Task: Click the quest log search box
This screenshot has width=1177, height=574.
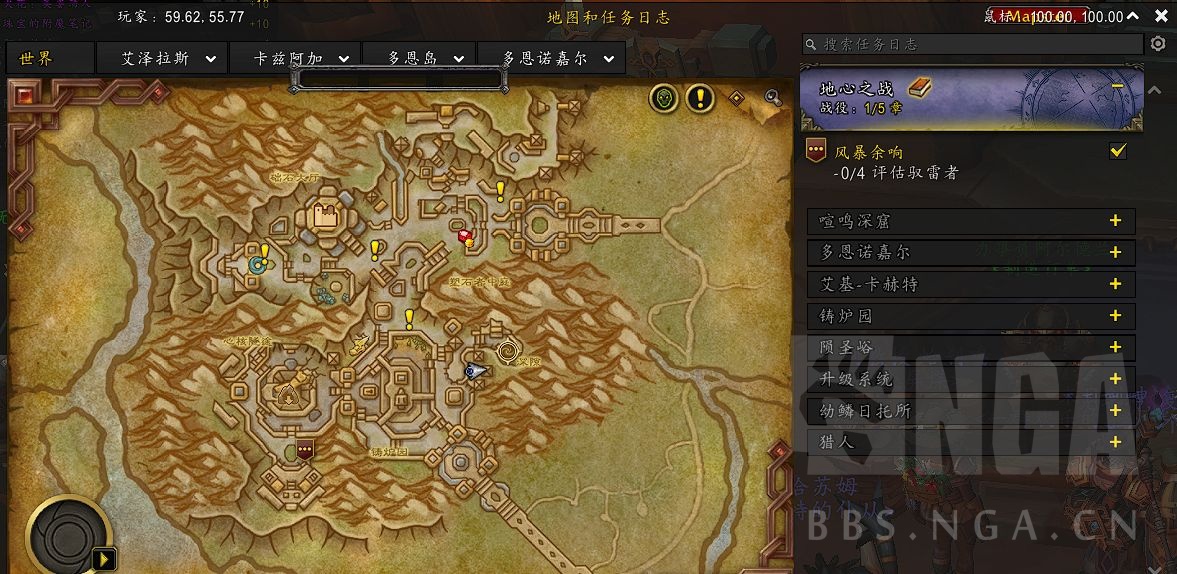Action: (x=980, y=45)
